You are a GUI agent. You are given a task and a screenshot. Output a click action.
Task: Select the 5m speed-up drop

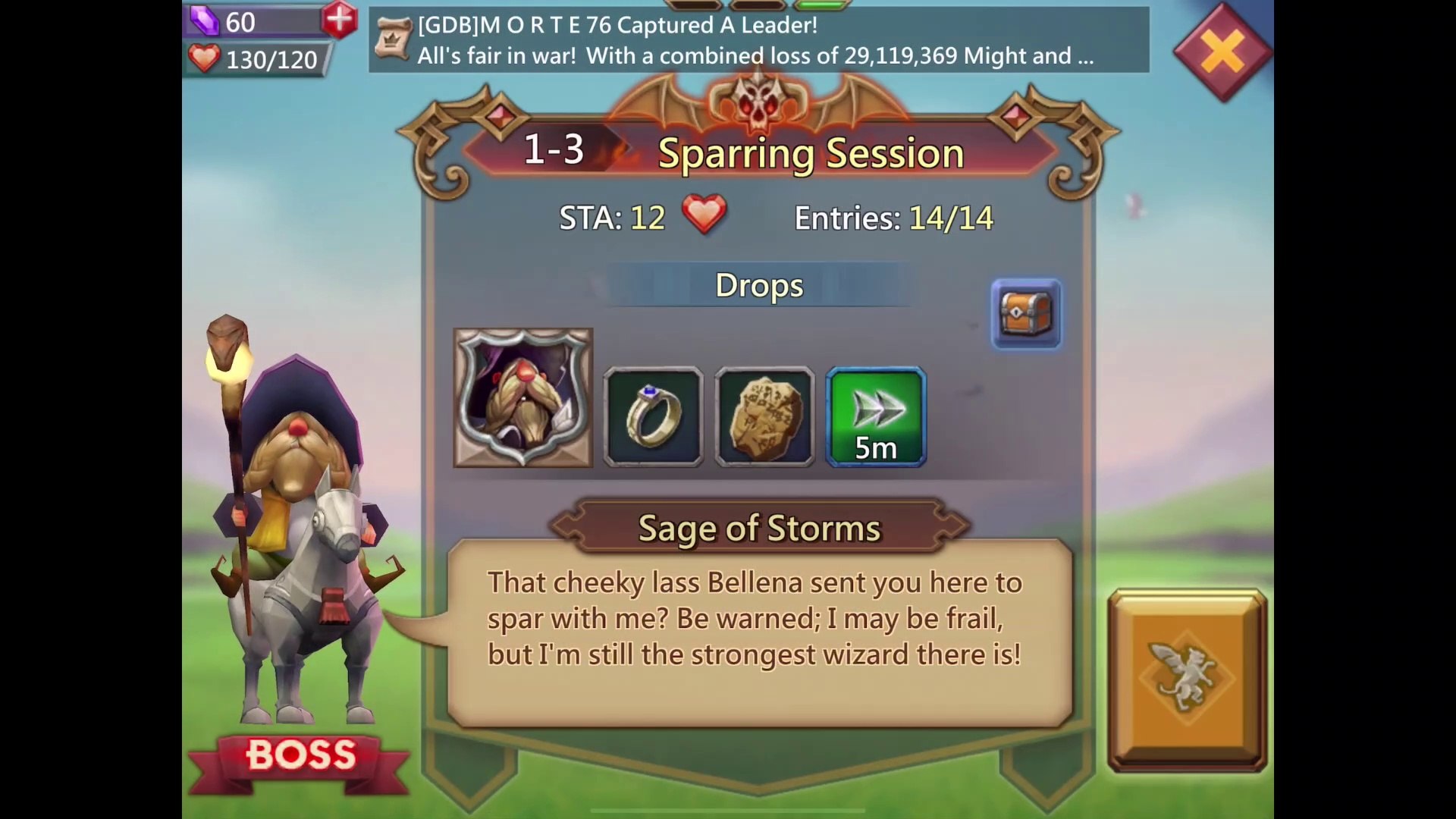tap(876, 416)
